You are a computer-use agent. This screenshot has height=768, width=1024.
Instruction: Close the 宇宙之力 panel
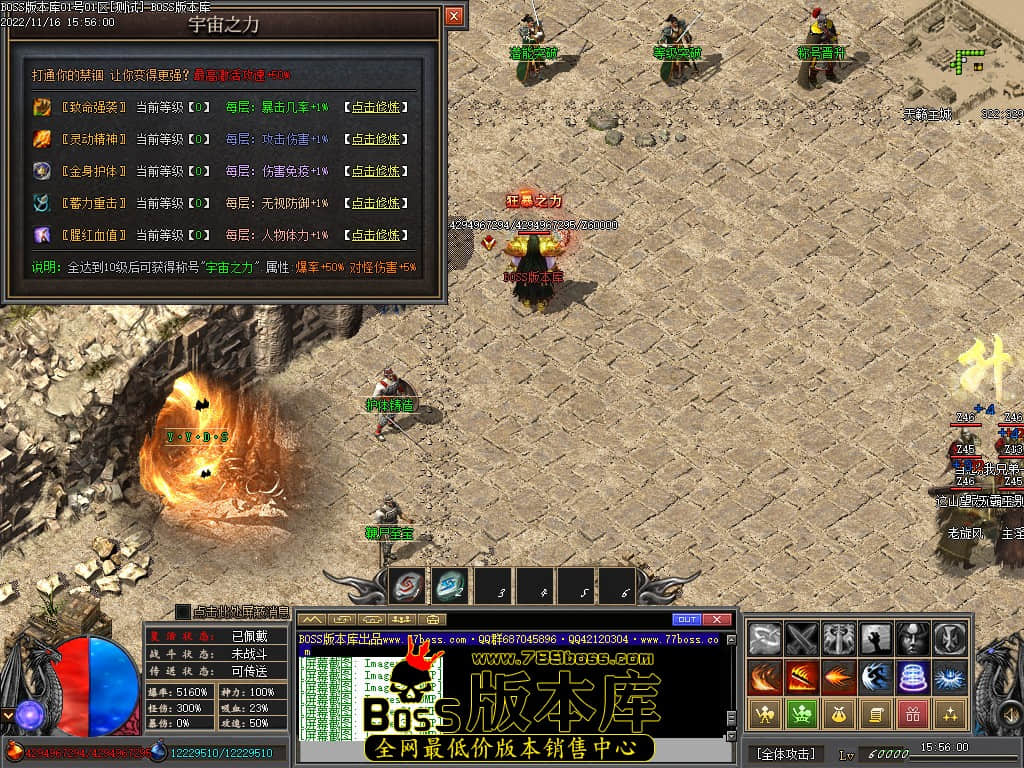[453, 16]
